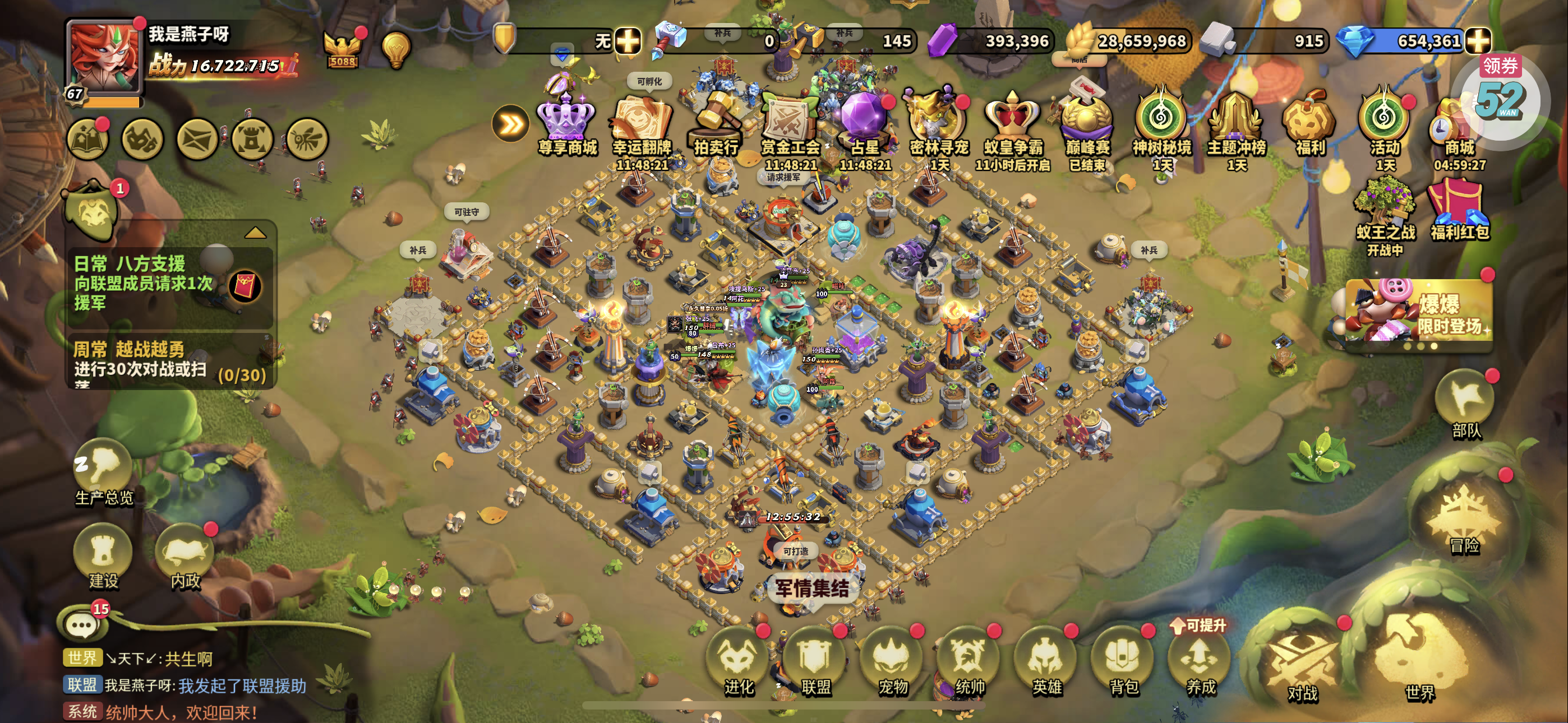Add more blue diamonds with plus button

[x=1477, y=41]
